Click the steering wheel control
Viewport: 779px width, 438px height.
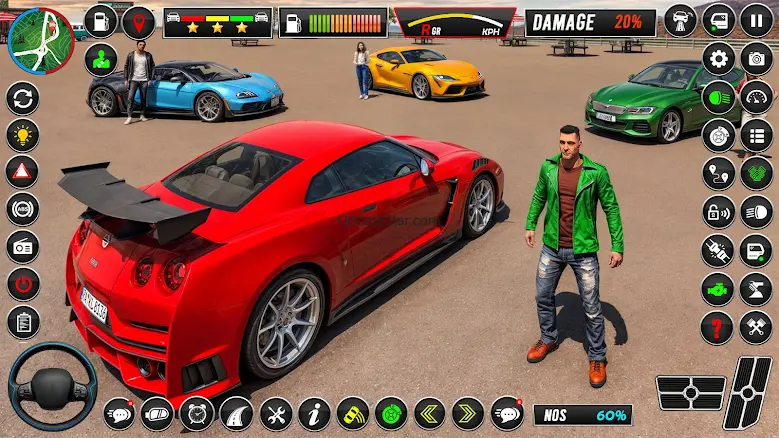click(x=52, y=387)
